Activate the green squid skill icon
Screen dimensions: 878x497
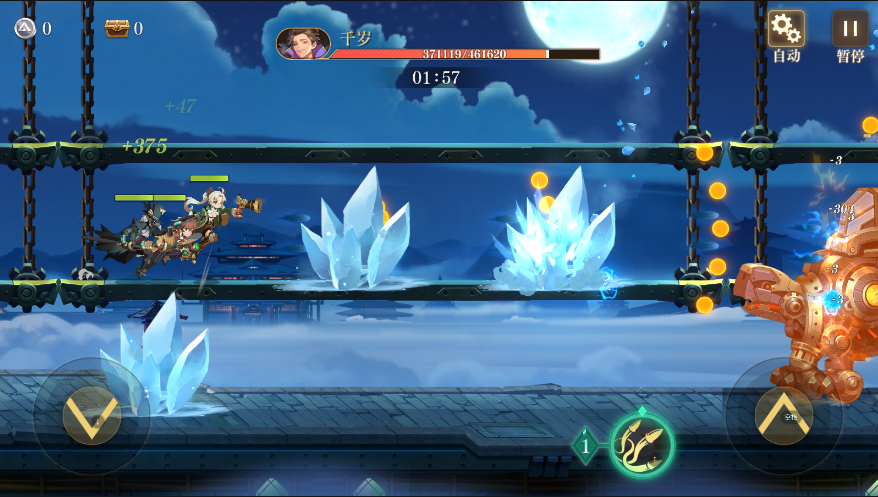641,443
